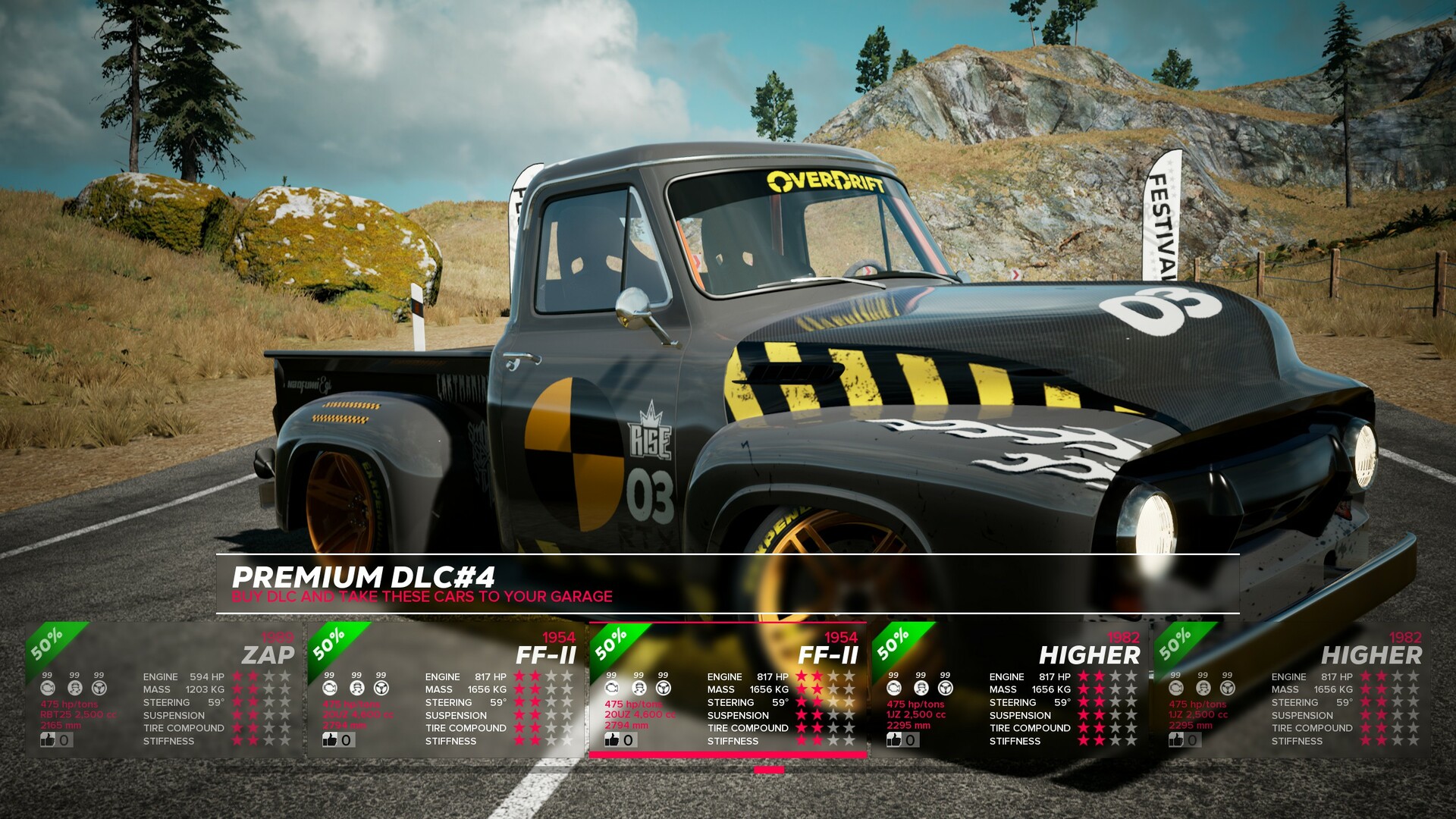Screen dimensions: 1456x819
Task: Click the red selection indicator below the FF-II card
Action: tap(768, 768)
